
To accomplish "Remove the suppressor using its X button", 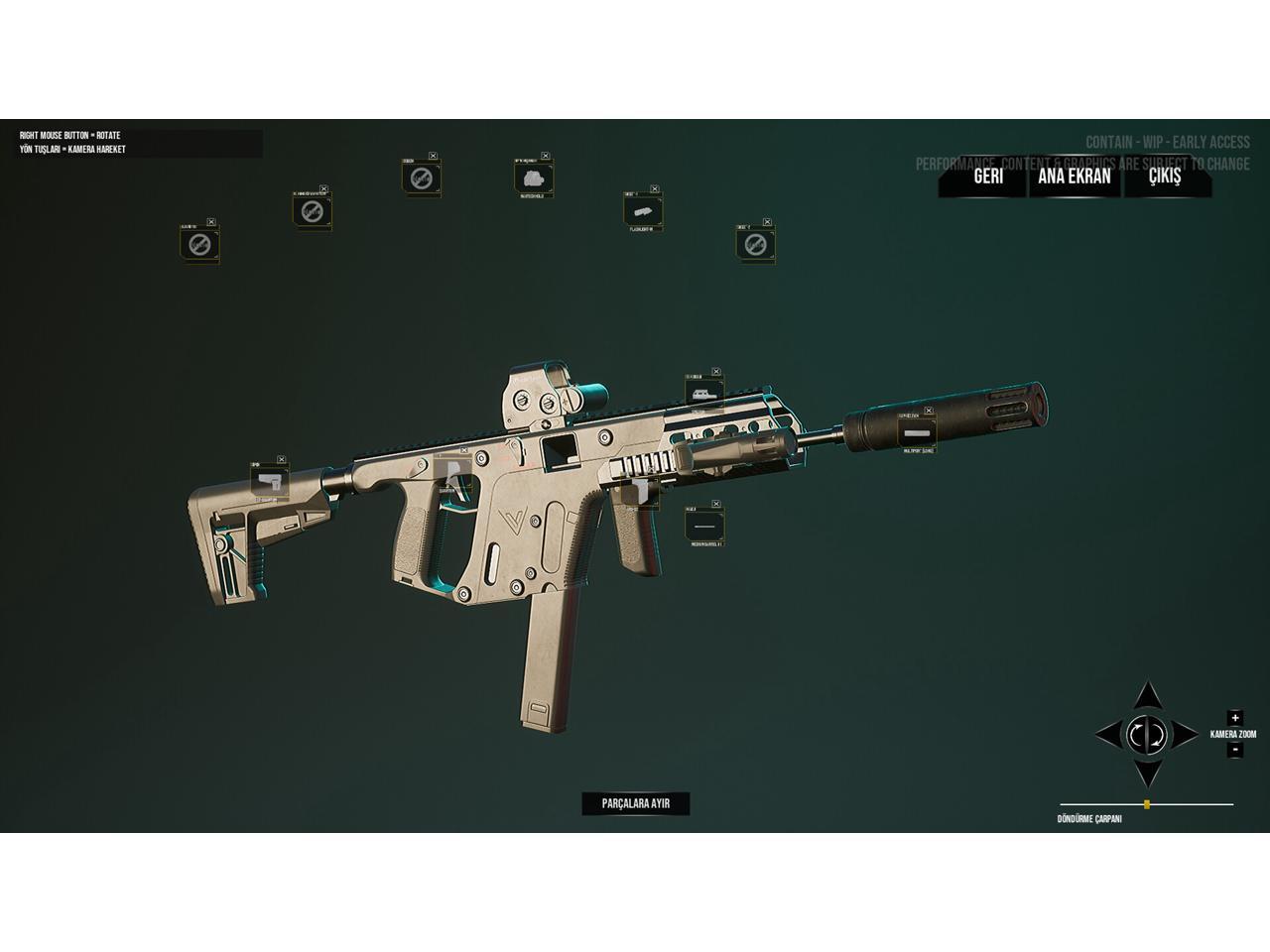I will 929,411.
